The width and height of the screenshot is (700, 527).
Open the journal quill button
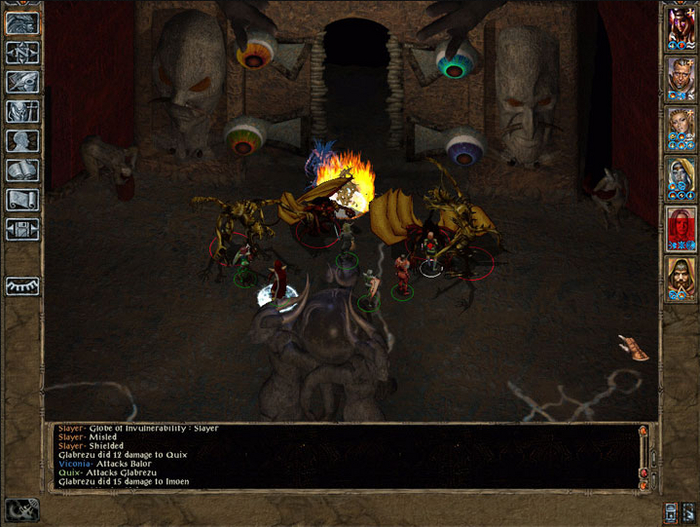click(22, 82)
